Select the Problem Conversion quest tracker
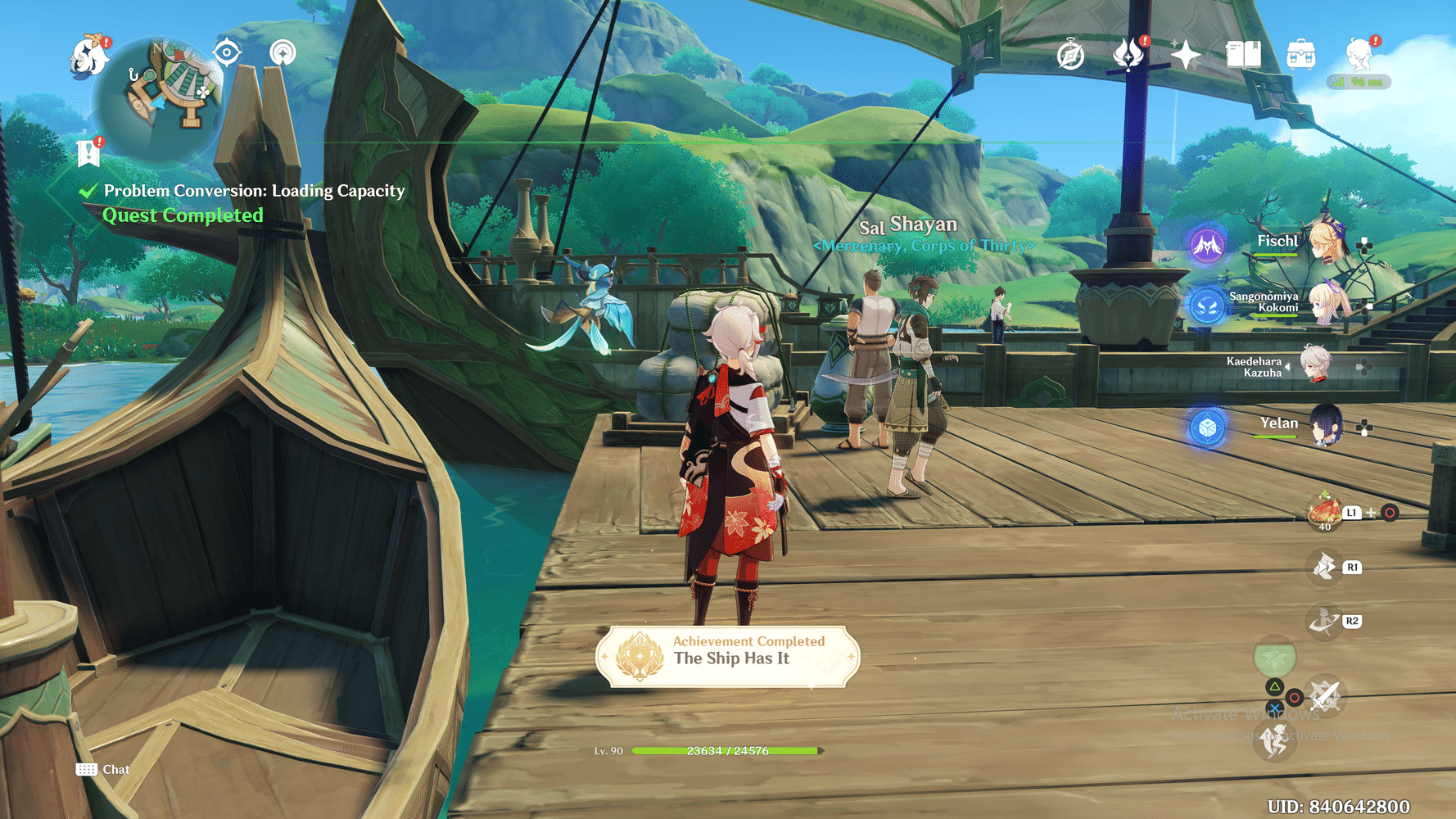 254,191
